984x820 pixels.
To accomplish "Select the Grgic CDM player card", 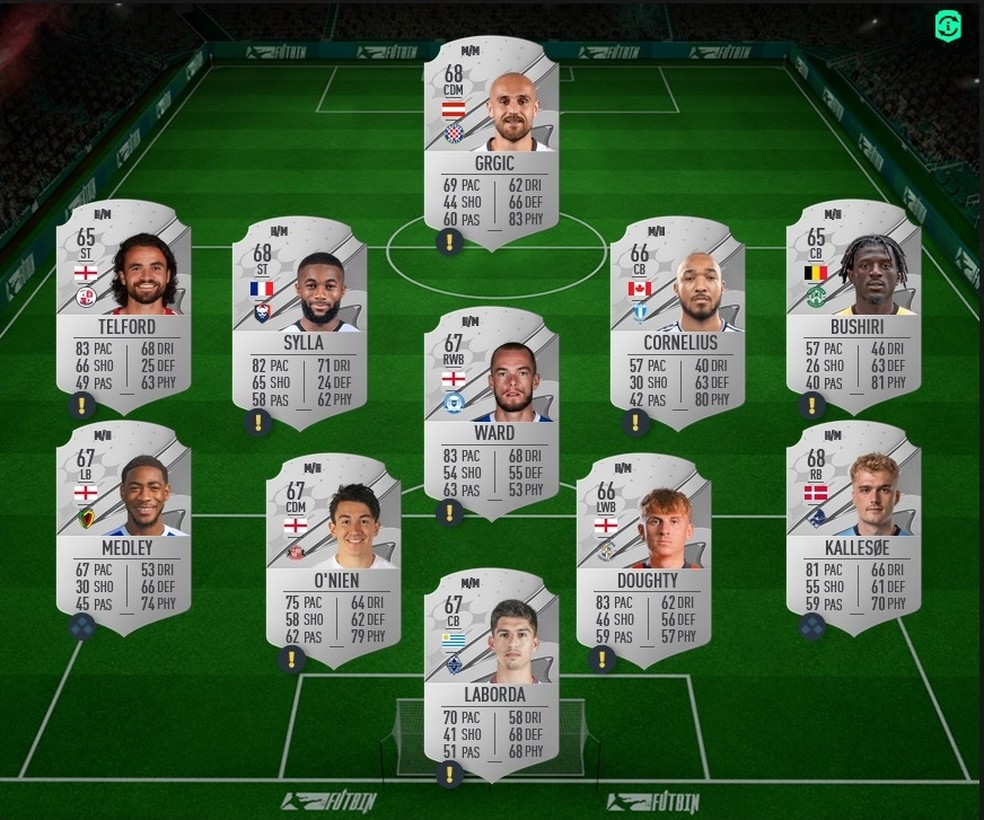I will 491,140.
